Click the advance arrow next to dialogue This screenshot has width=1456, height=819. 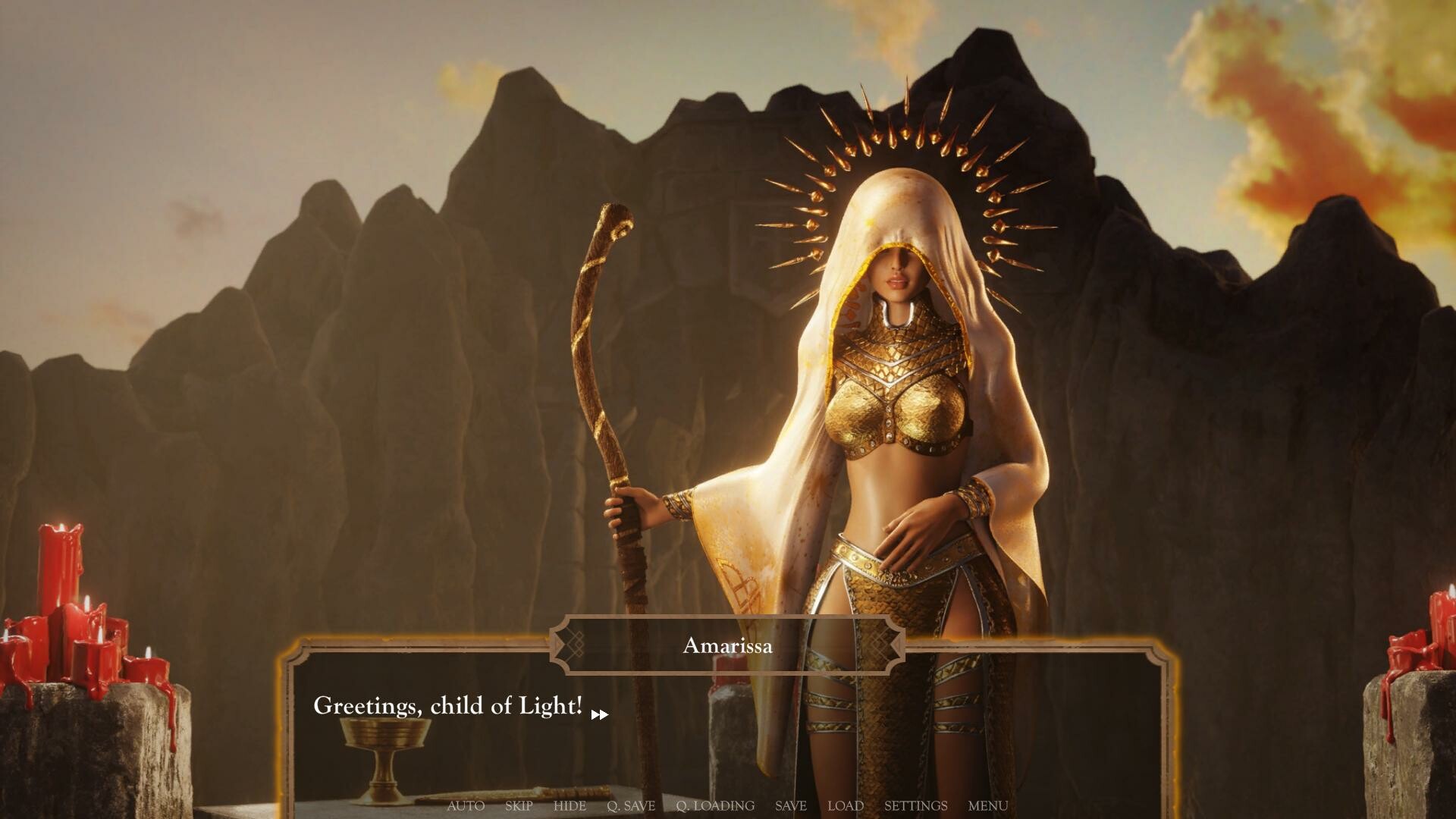point(601,714)
